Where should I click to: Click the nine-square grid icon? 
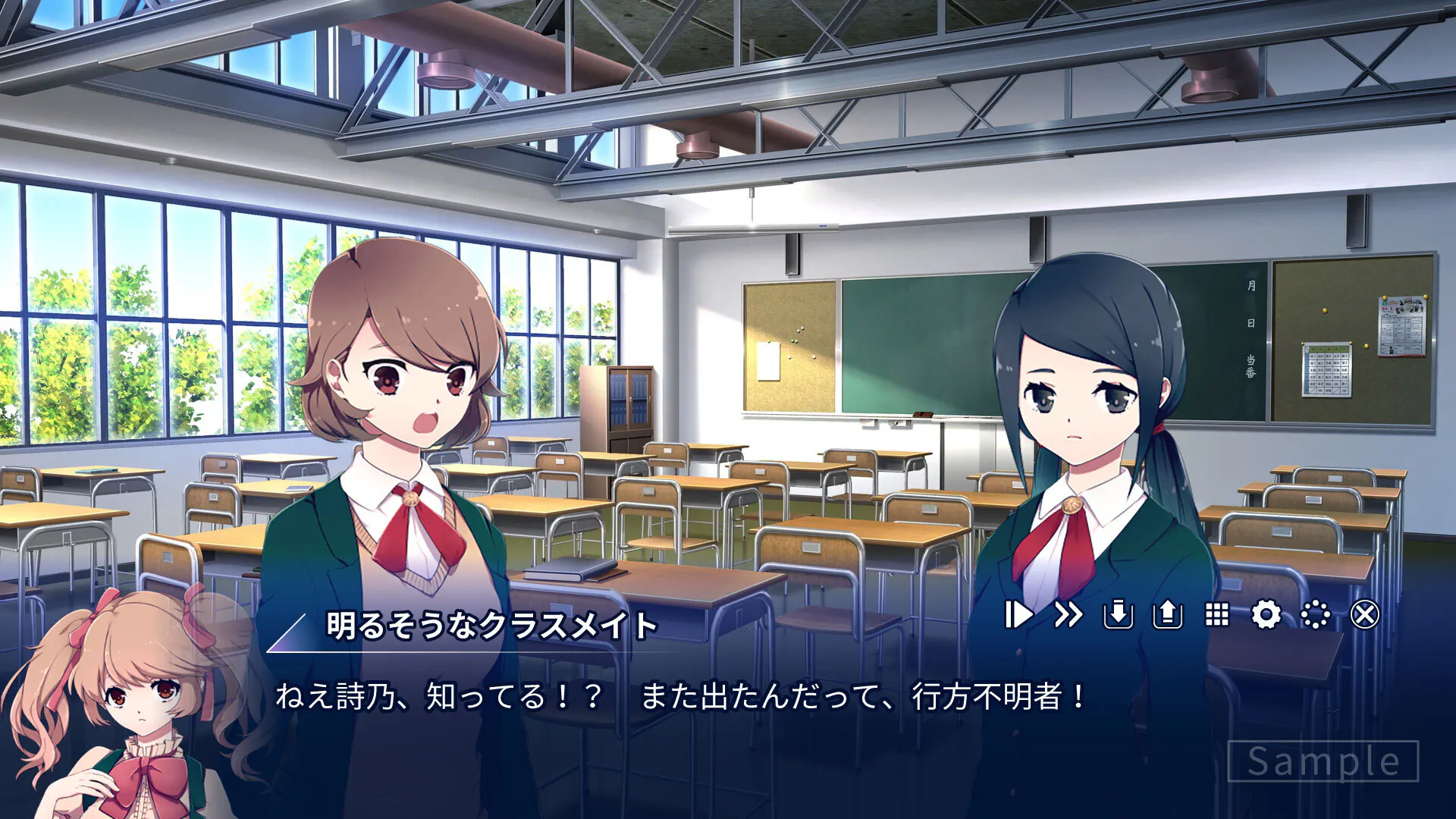click(1217, 615)
